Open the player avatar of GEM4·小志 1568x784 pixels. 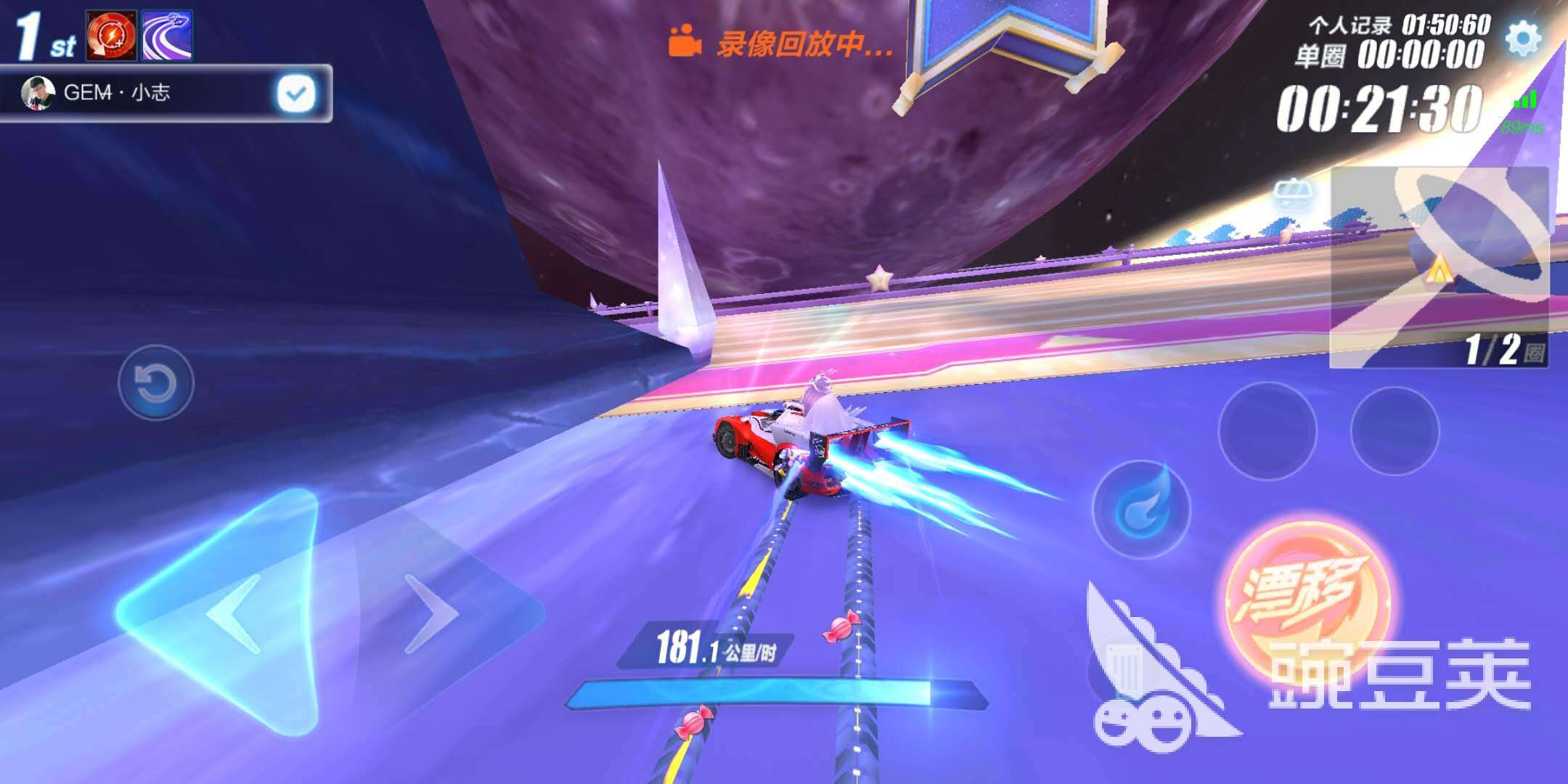(40, 93)
